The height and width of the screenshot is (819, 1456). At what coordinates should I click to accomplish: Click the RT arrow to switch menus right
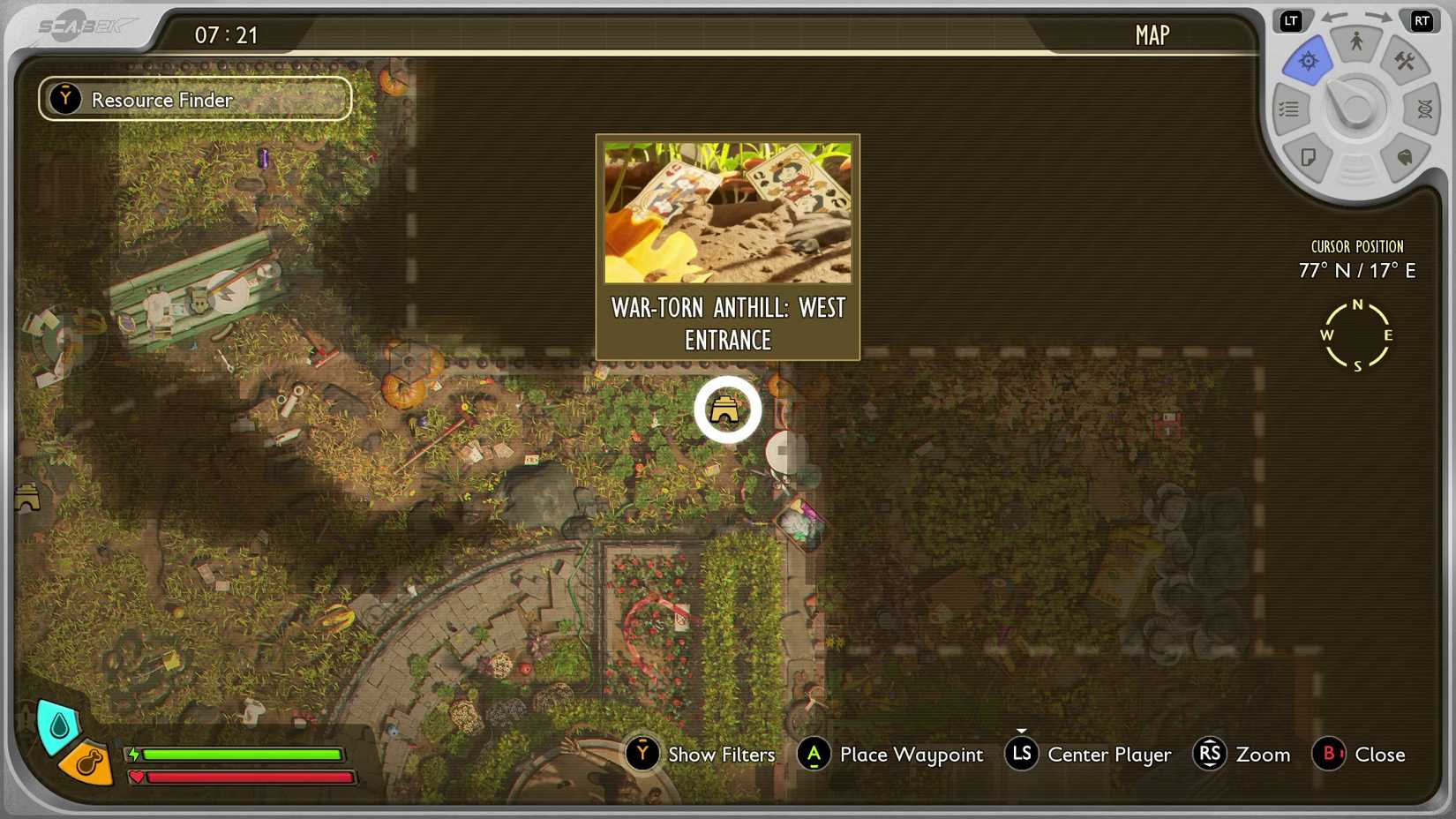(x=1422, y=20)
